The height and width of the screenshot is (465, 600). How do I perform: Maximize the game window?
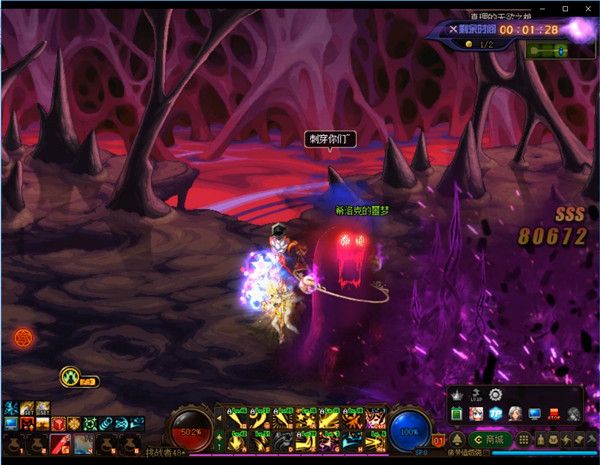click(567, 8)
